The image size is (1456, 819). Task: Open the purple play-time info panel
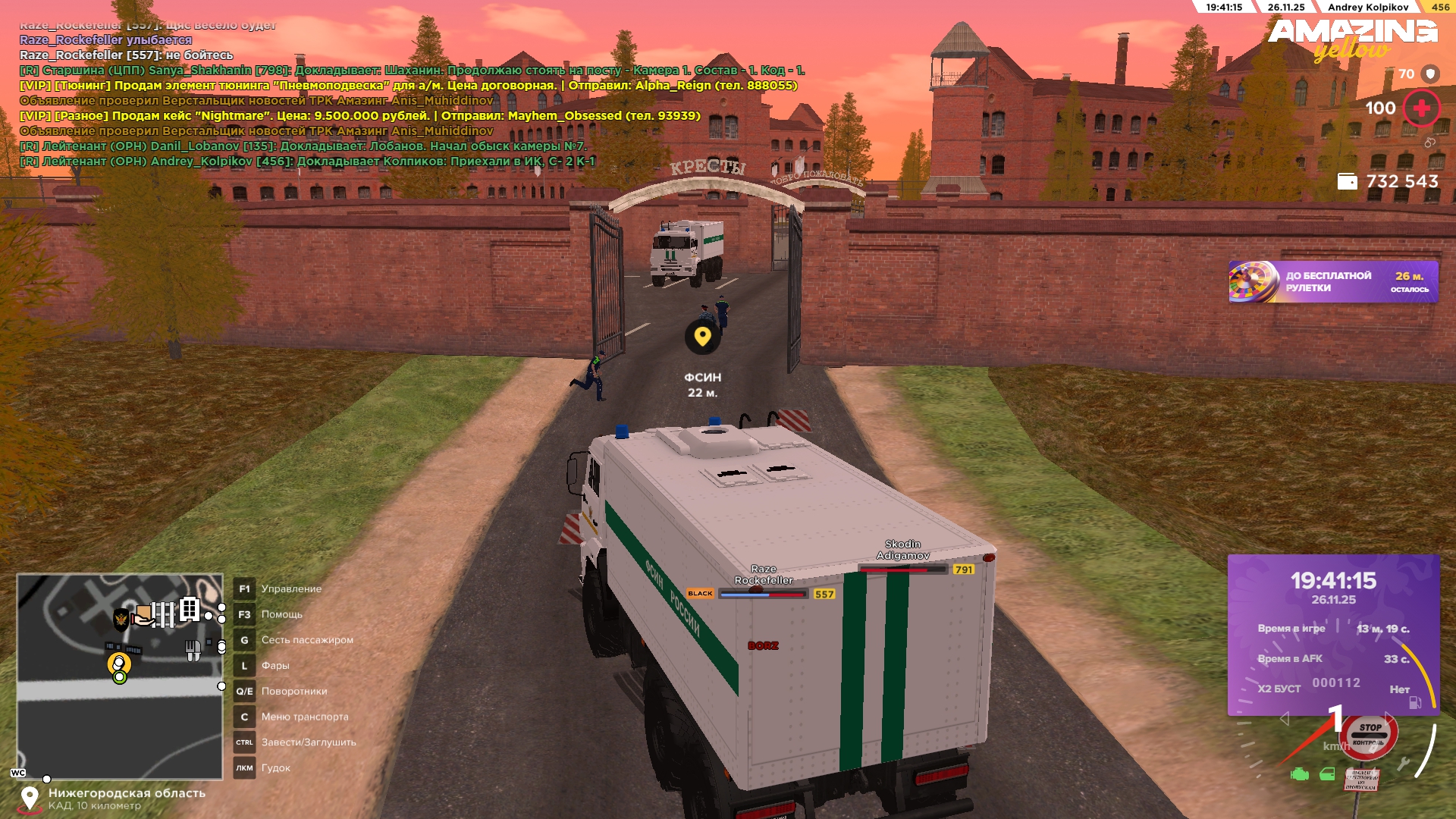point(1332,634)
